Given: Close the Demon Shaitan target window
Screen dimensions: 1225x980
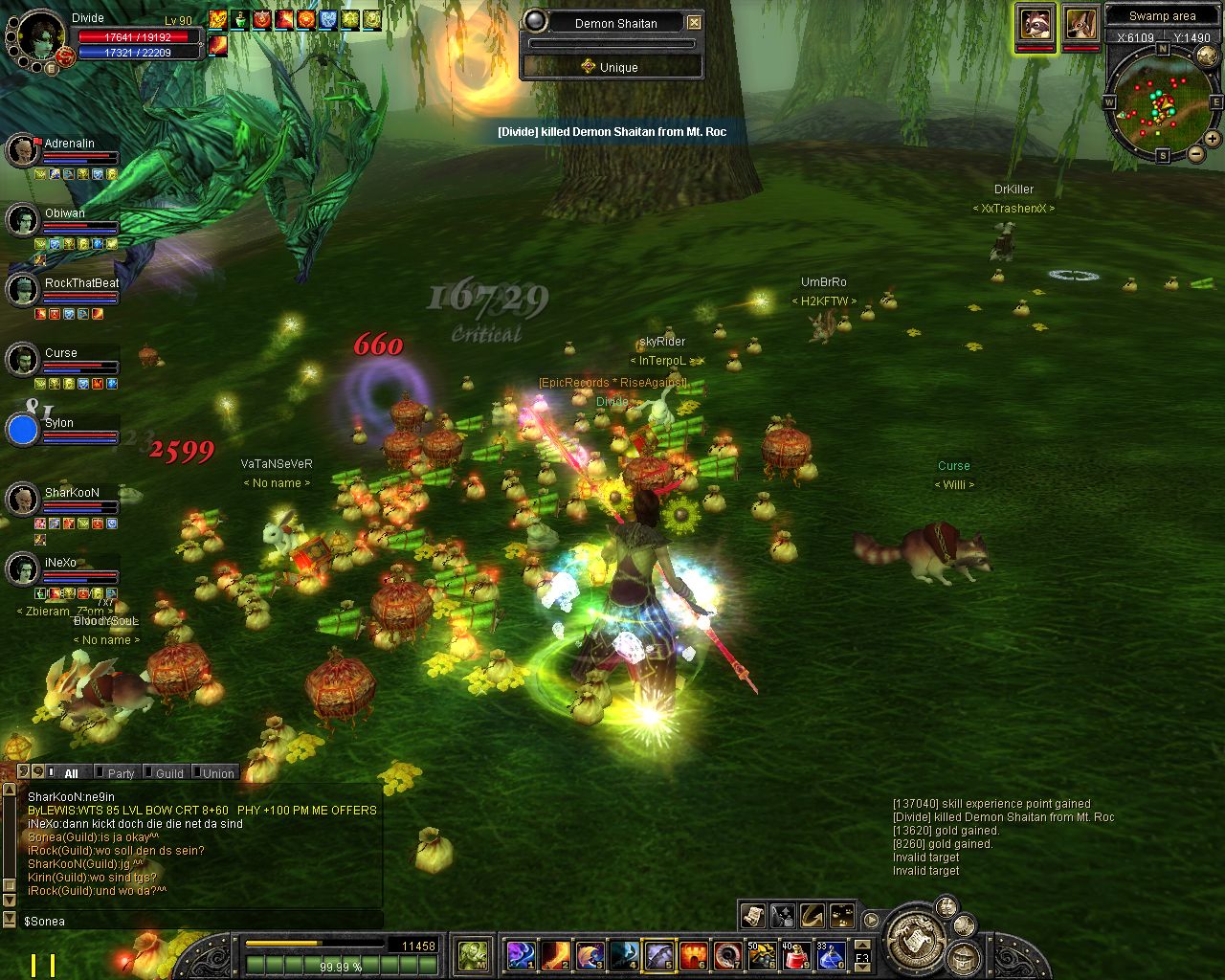Looking at the screenshot, I should tap(695, 23).
